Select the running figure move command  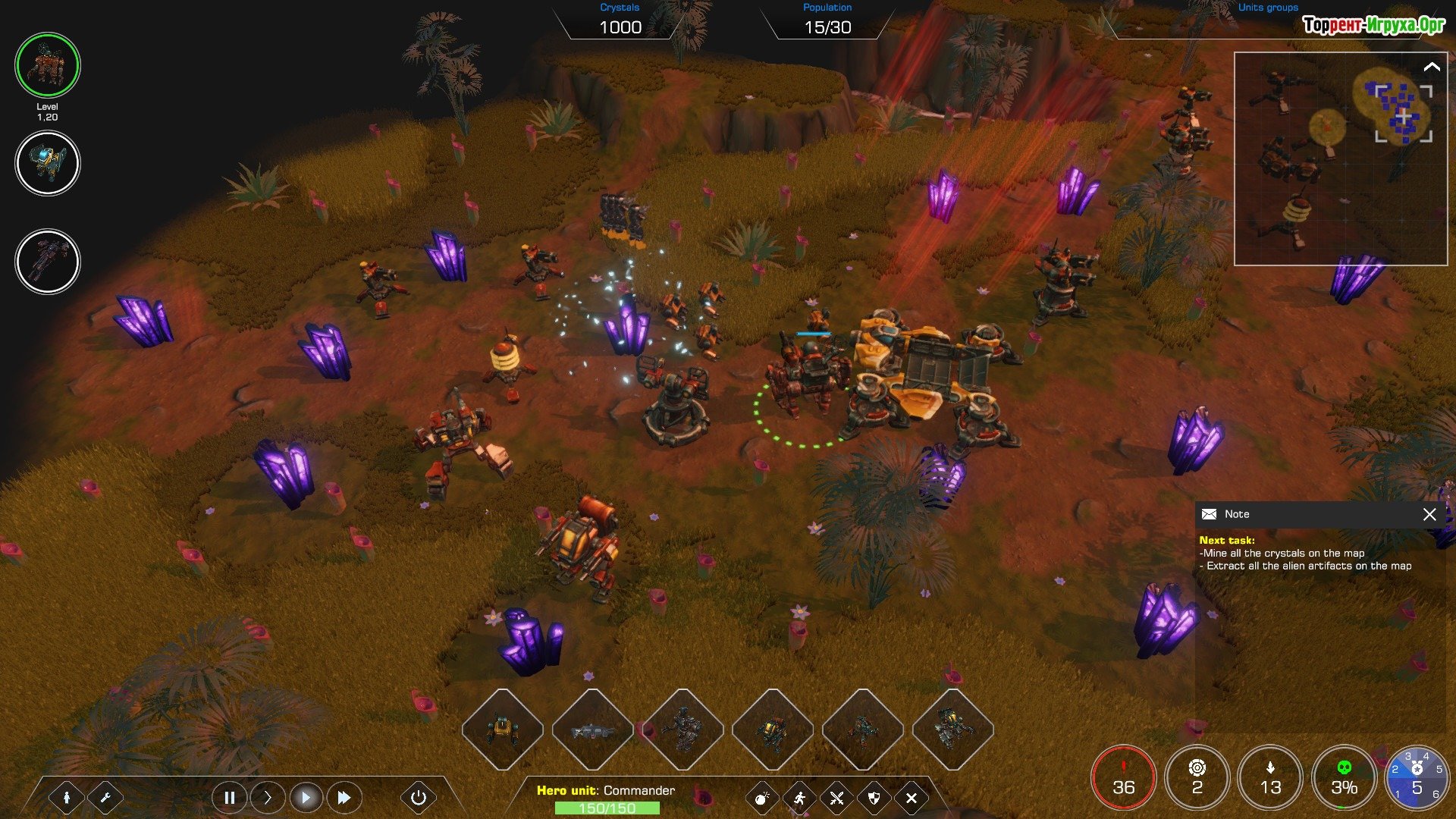point(799,798)
